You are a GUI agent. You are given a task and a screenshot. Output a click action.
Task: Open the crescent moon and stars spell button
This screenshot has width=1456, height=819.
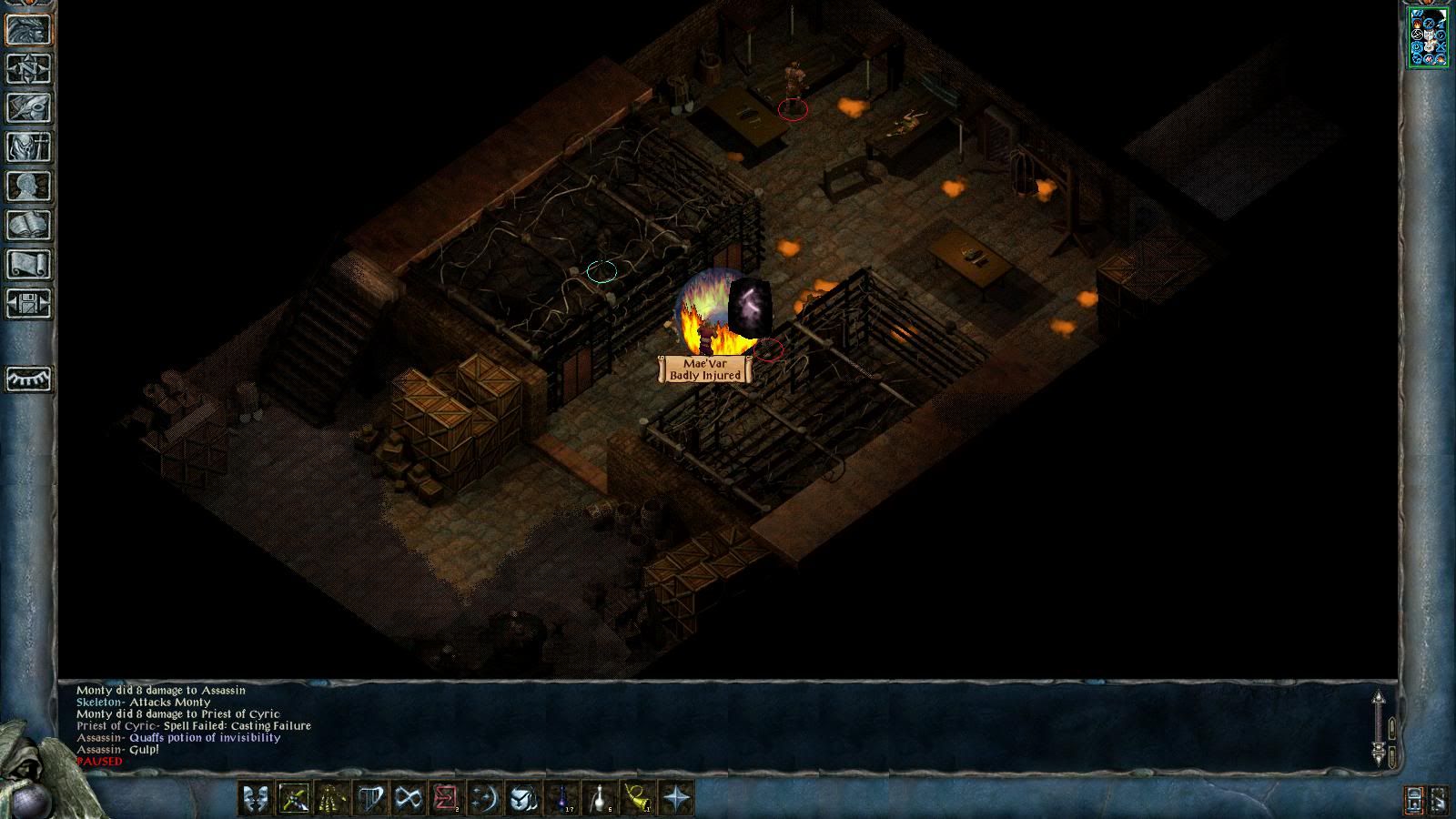(x=484, y=798)
